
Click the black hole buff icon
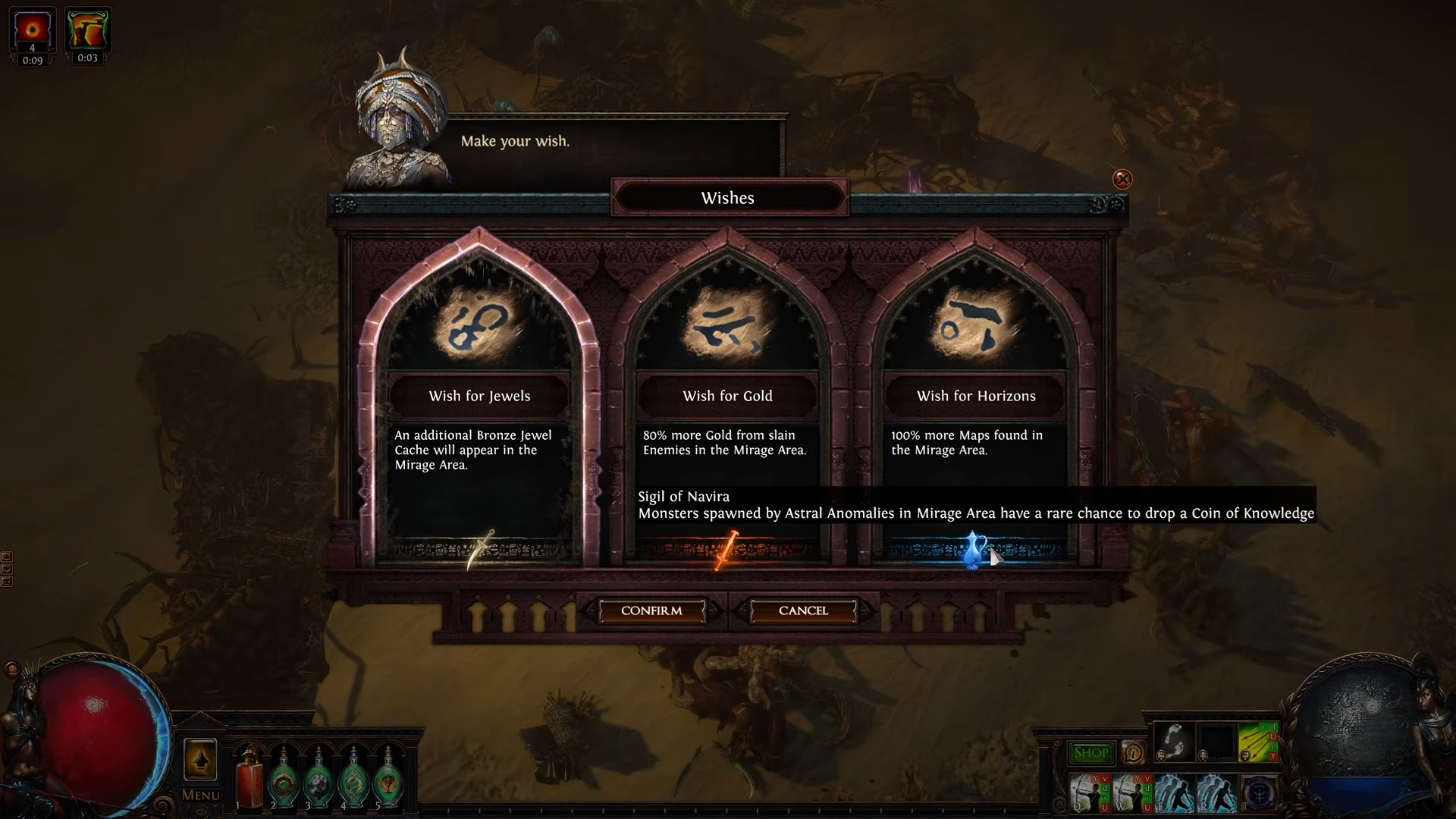(x=32, y=30)
